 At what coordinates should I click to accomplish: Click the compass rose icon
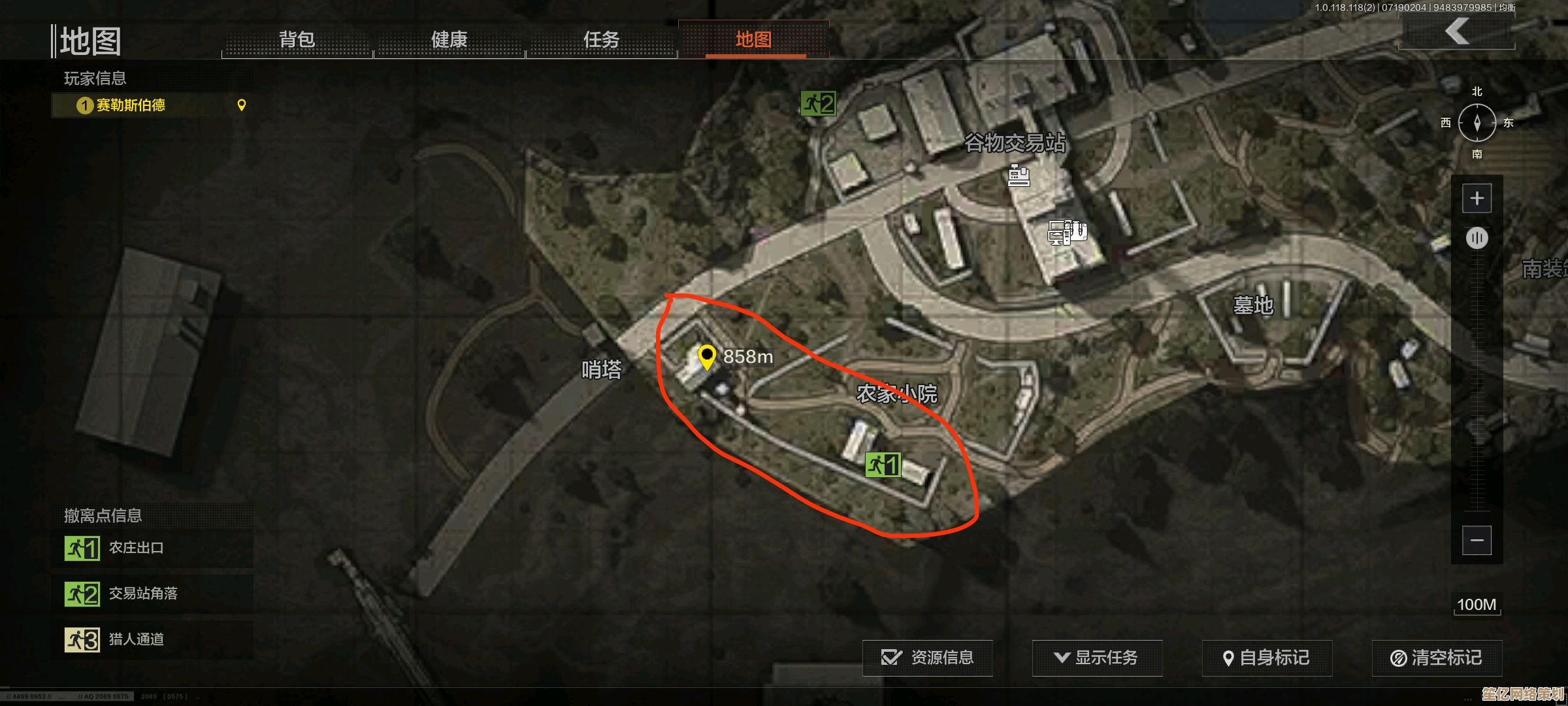[x=1477, y=123]
